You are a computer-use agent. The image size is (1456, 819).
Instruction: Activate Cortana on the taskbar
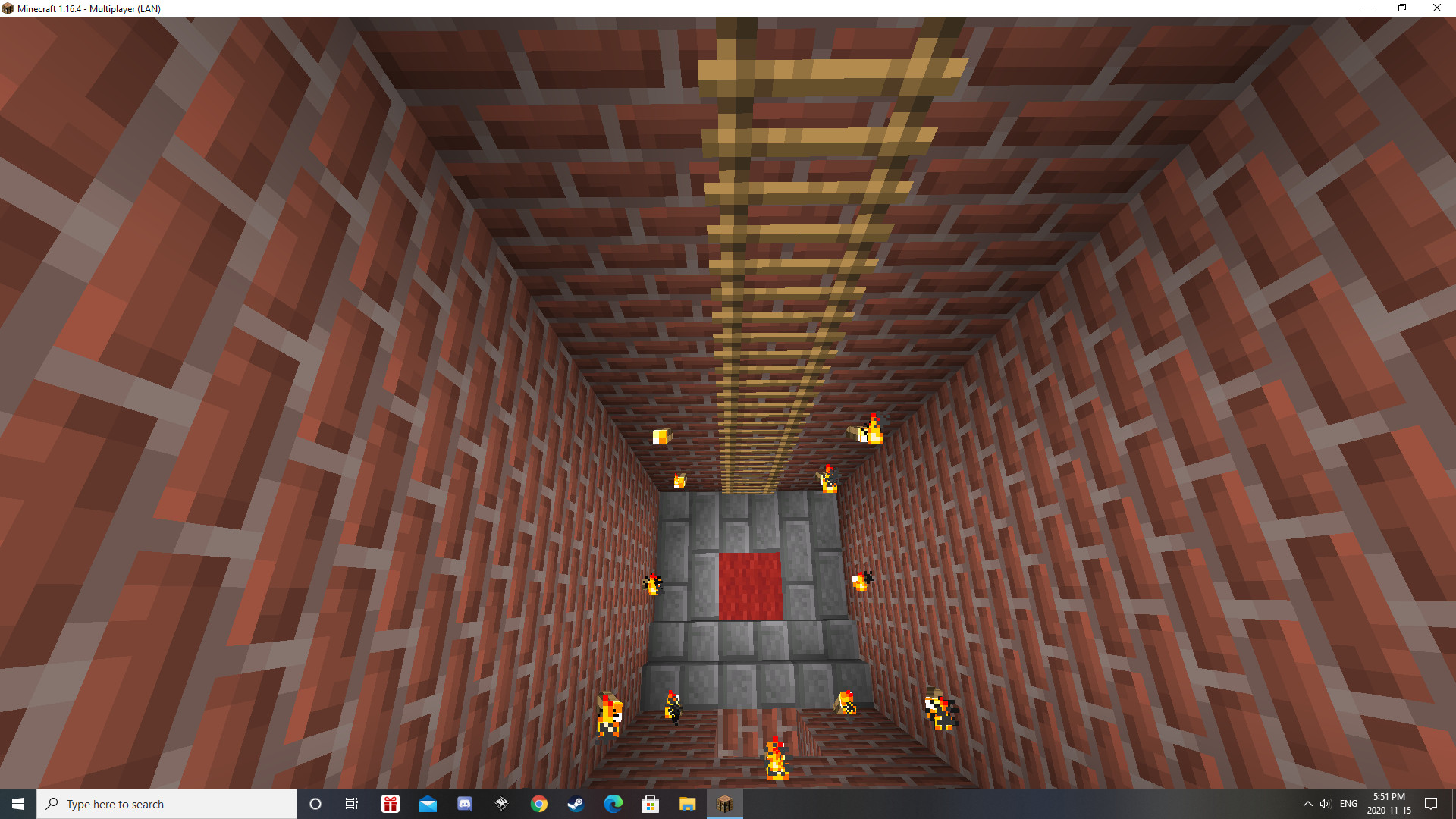[x=315, y=803]
